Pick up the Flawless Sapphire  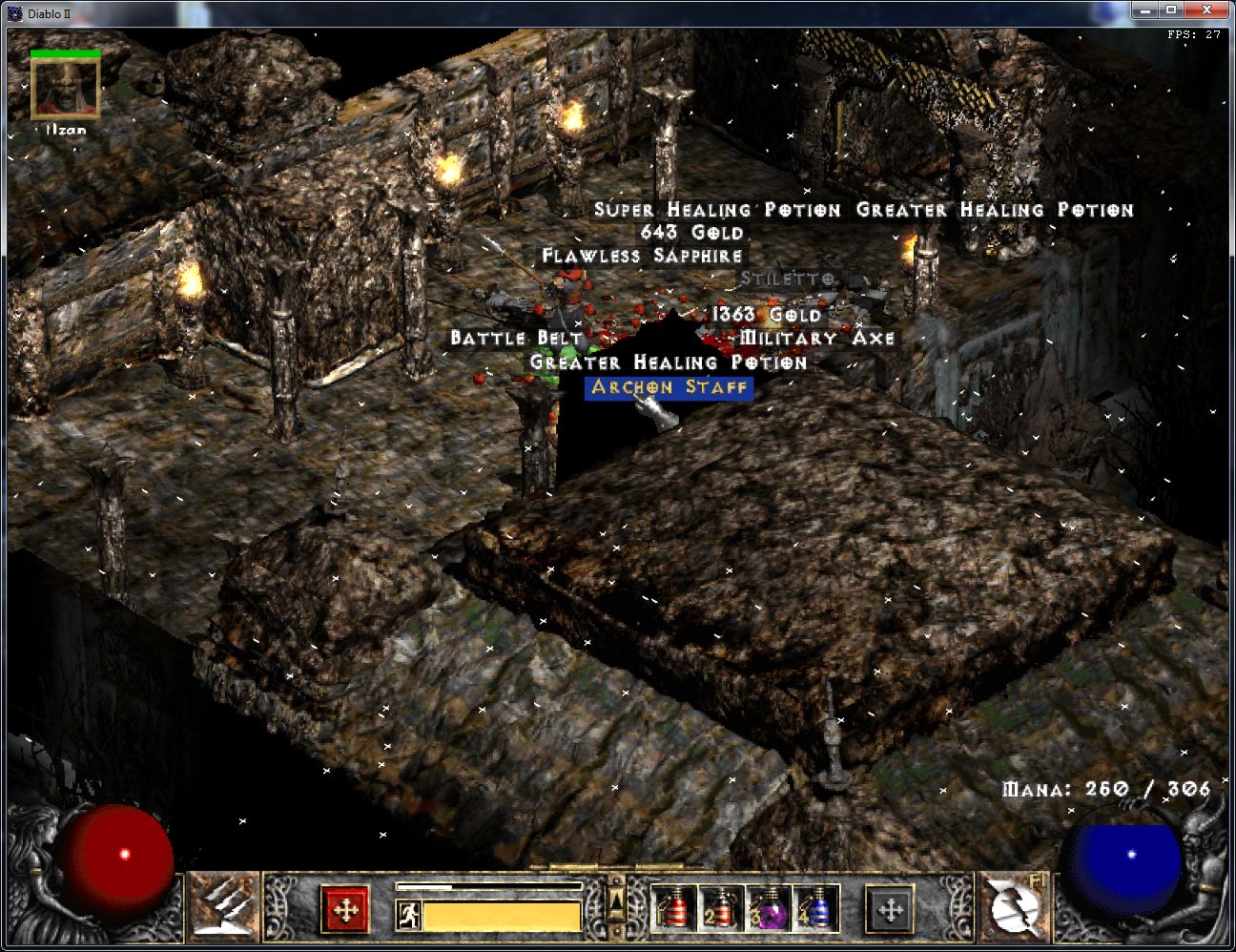[641, 255]
